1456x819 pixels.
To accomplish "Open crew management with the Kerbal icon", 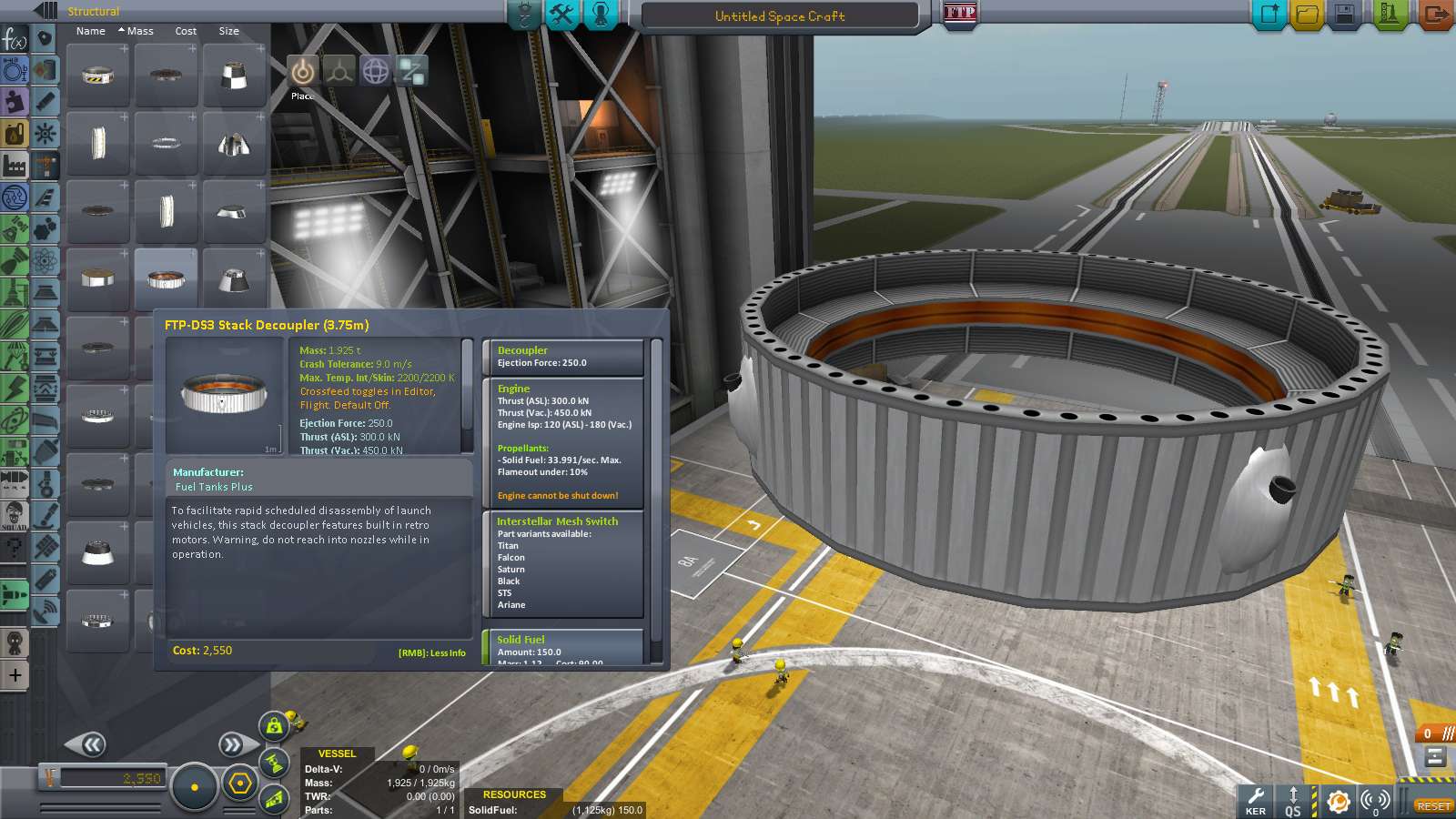I will pyautogui.click(x=601, y=15).
